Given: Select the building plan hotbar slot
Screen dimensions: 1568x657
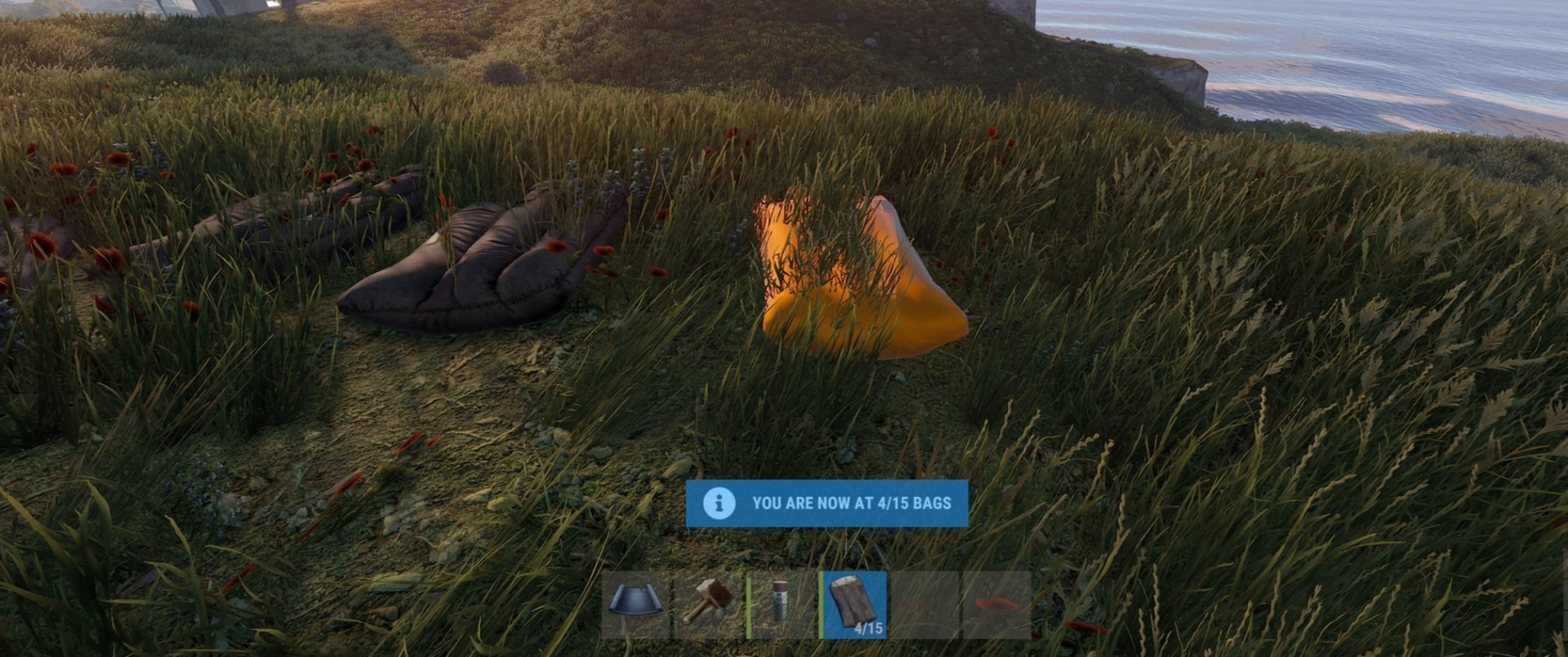Looking at the screenshot, I should point(635,606).
